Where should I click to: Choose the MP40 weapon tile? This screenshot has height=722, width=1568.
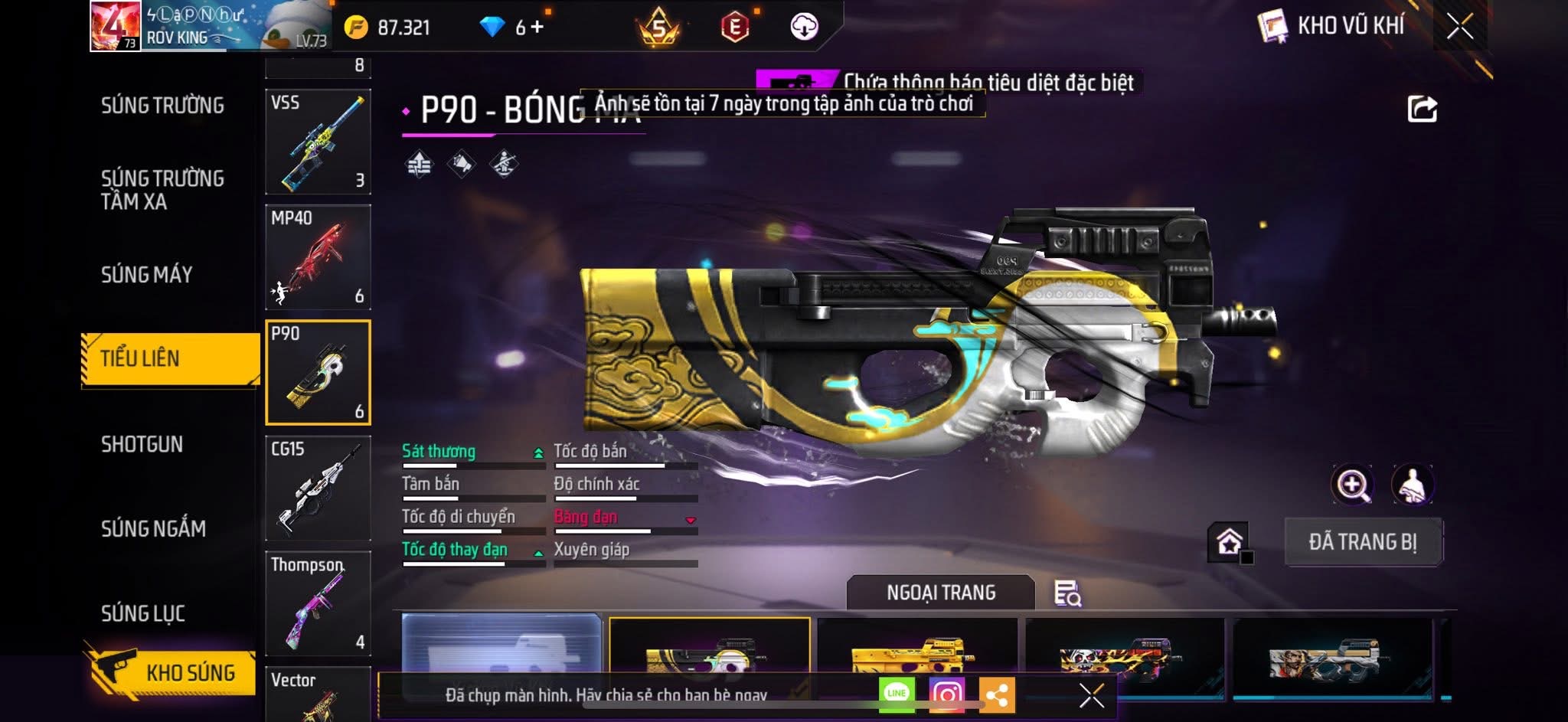[318, 257]
